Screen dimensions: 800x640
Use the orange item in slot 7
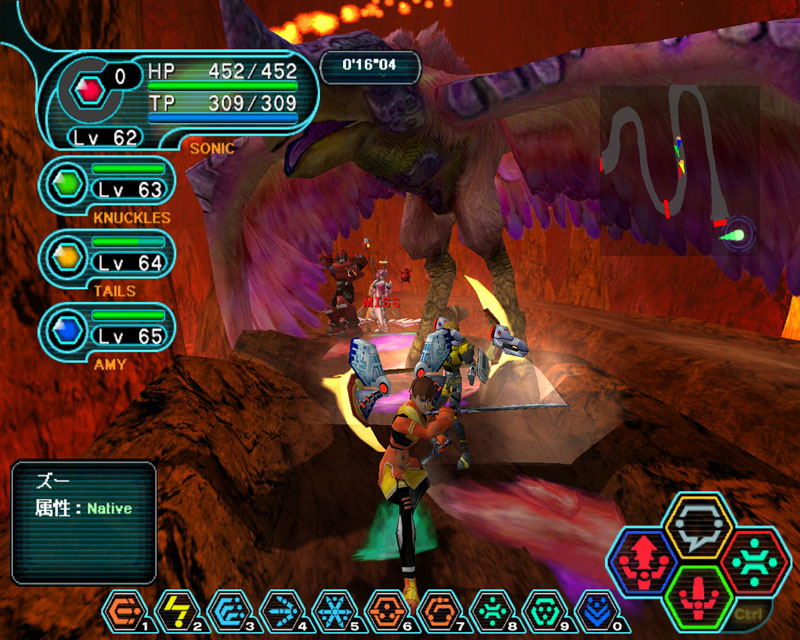(x=435, y=609)
